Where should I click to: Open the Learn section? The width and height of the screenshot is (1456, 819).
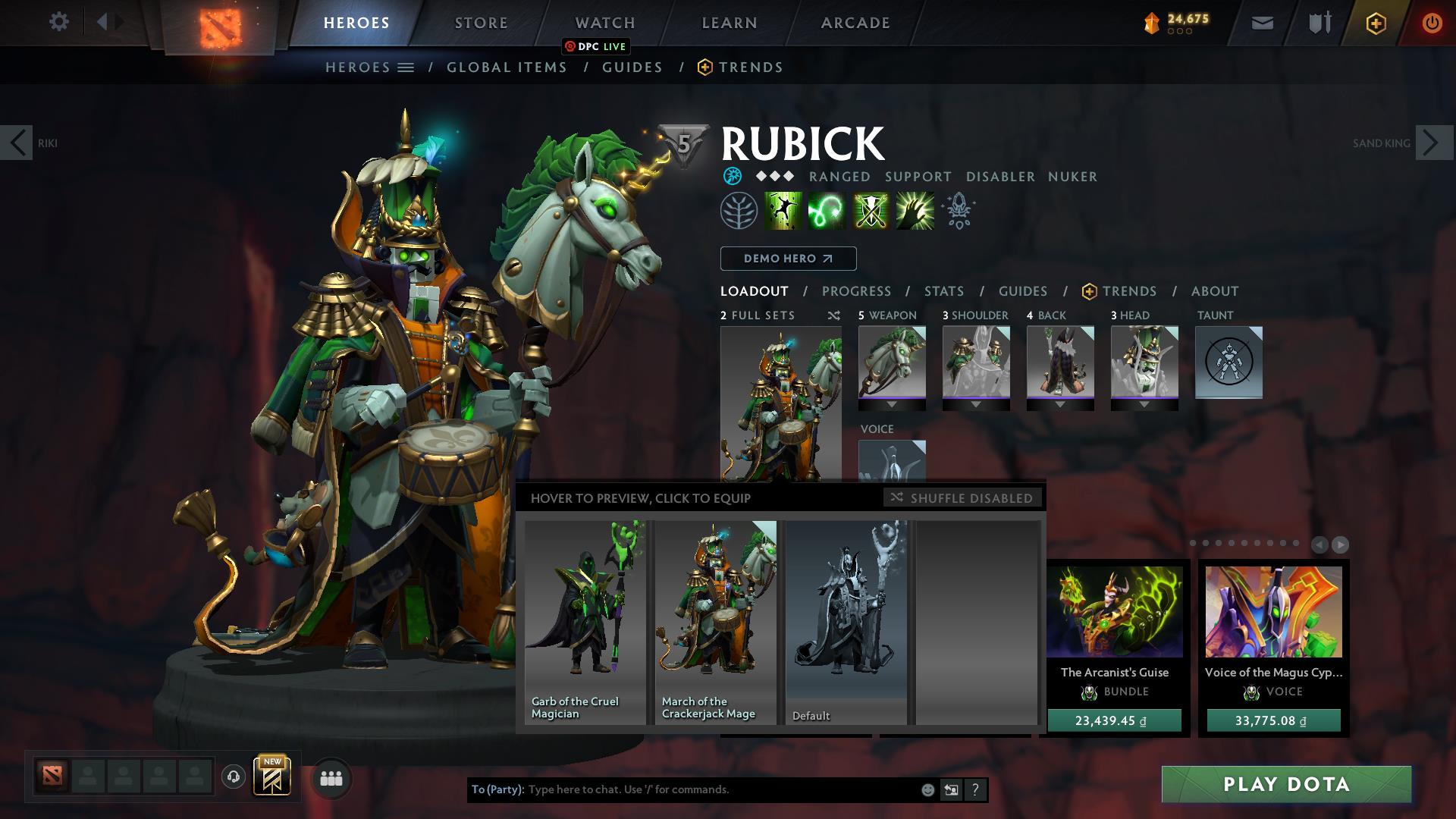729,23
